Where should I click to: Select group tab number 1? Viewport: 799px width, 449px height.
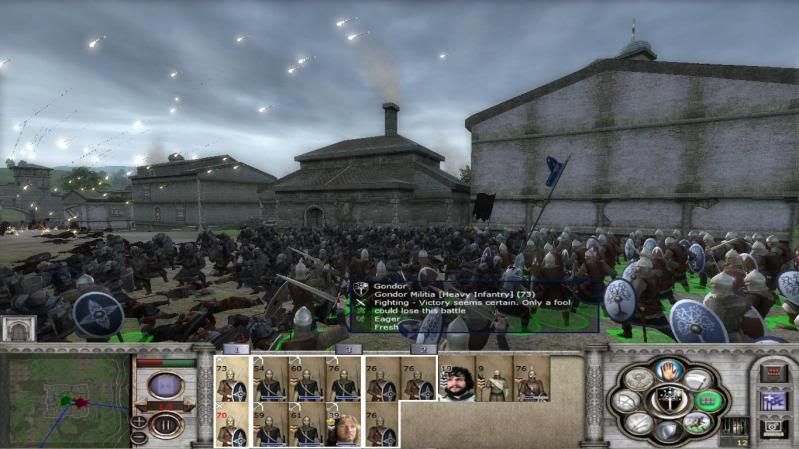235,350
